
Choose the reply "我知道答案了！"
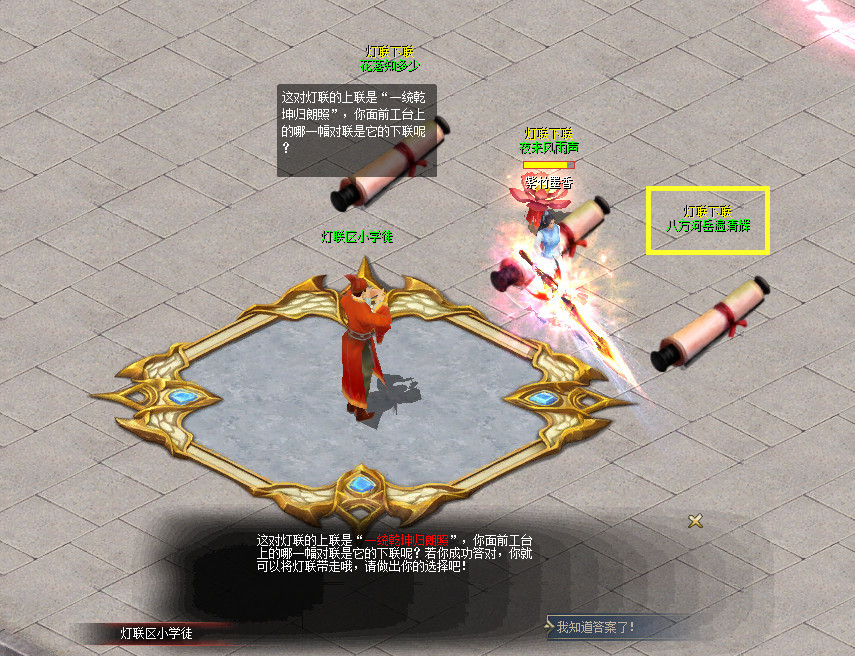[596, 627]
